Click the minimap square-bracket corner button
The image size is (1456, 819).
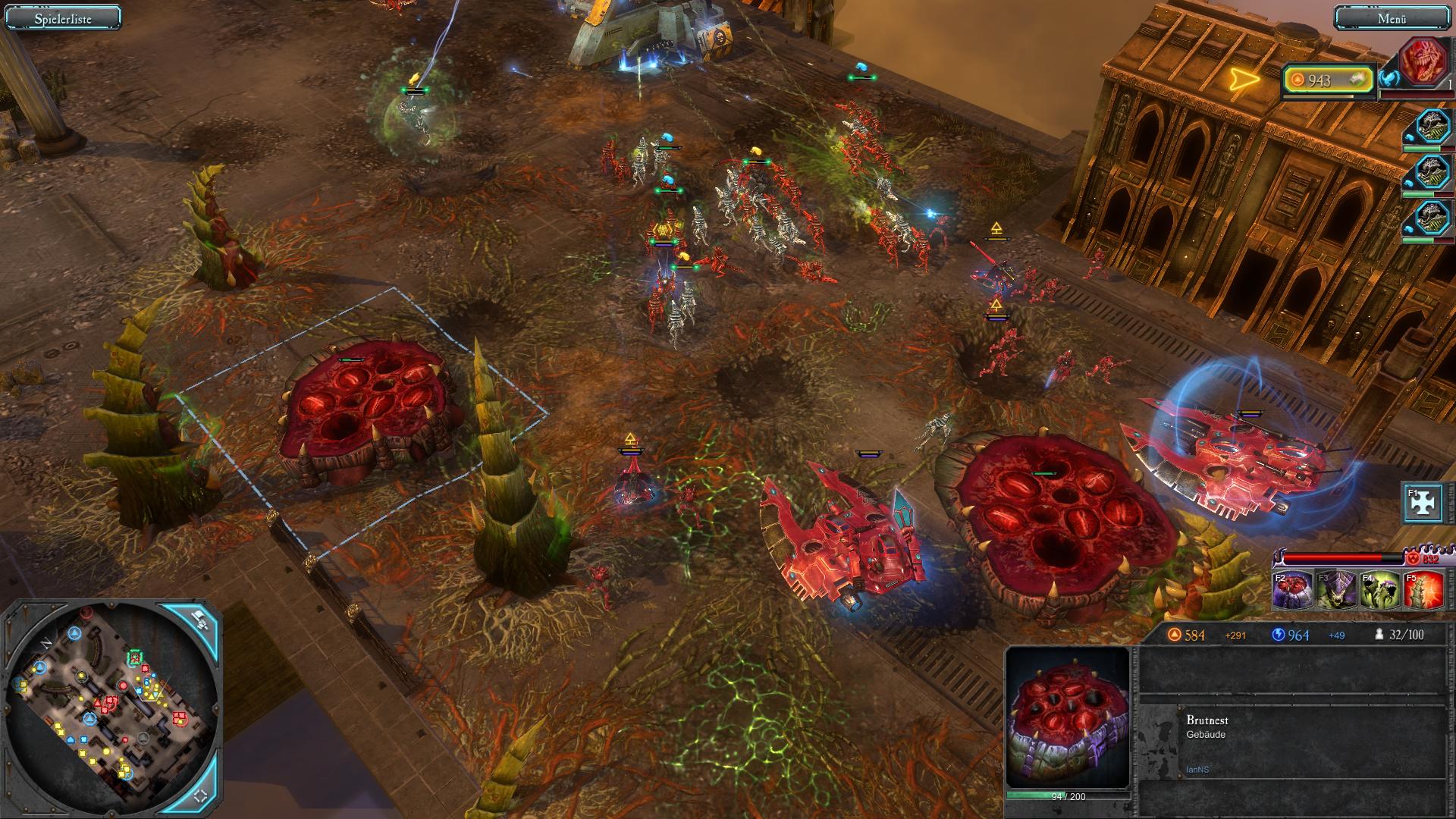click(201, 796)
